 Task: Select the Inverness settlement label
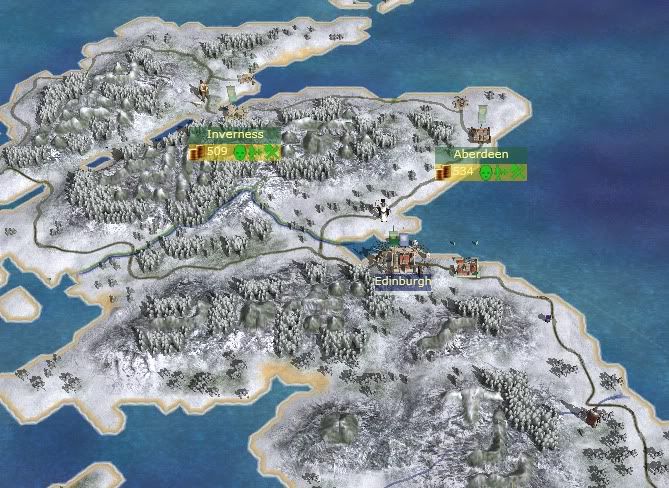tap(234, 135)
